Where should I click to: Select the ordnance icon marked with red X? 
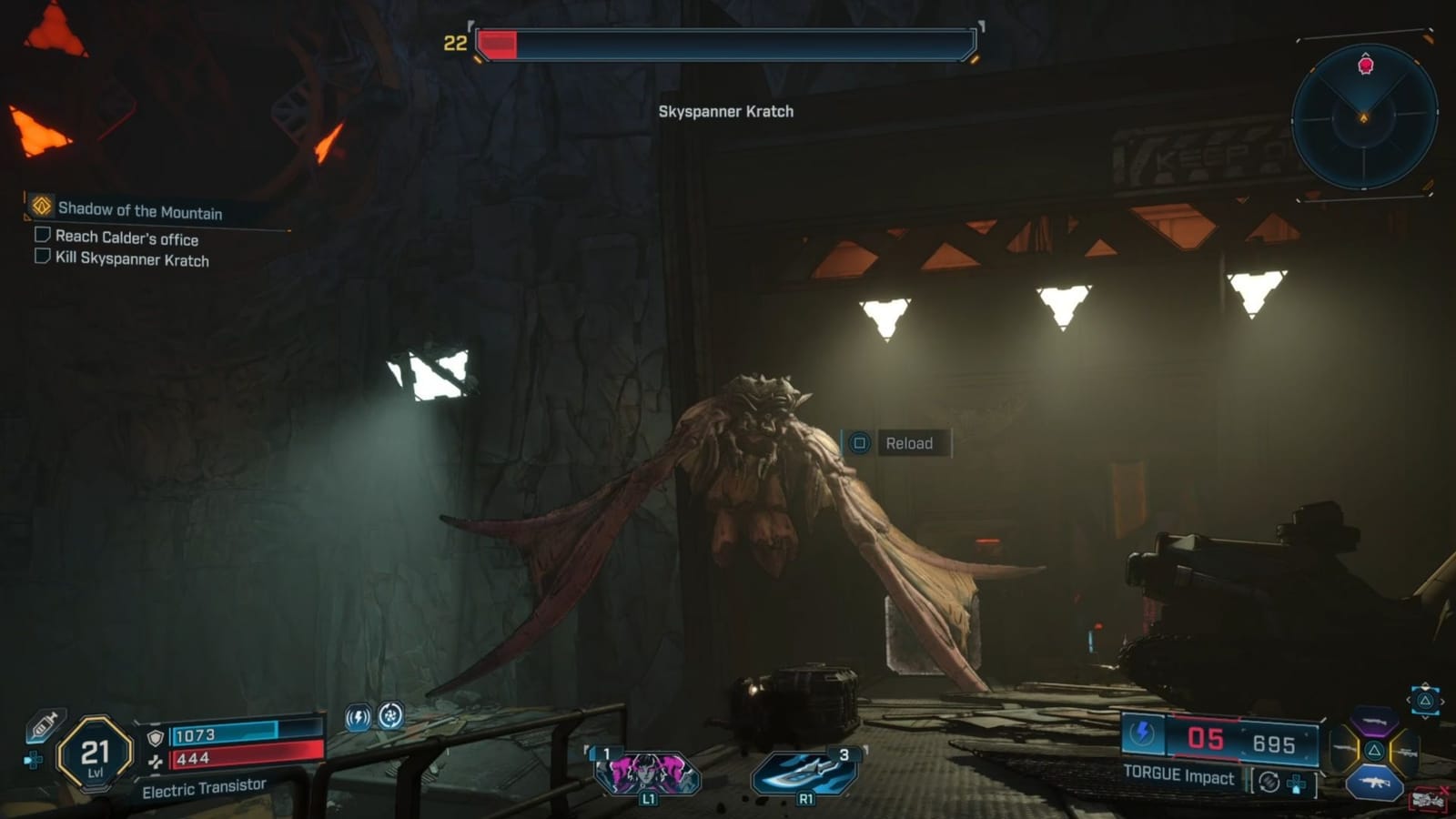tap(1429, 798)
